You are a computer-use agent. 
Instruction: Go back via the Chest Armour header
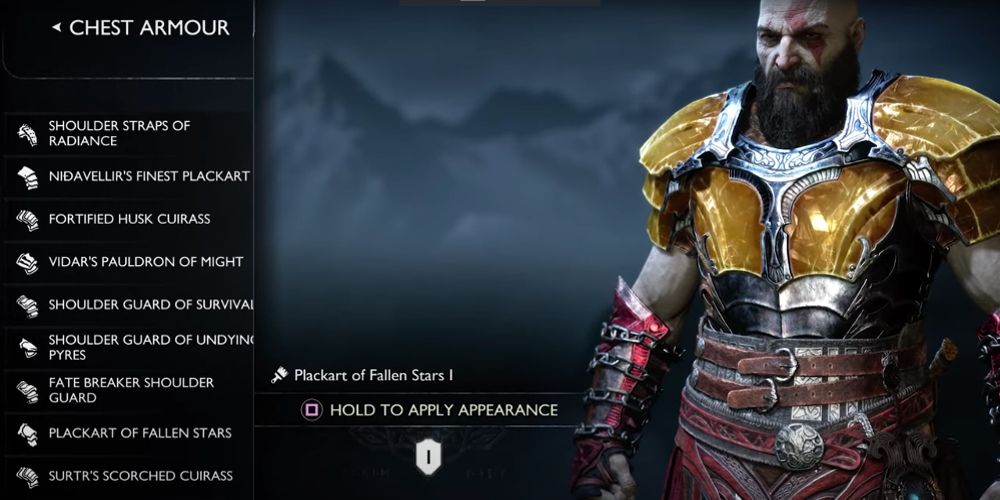[140, 28]
